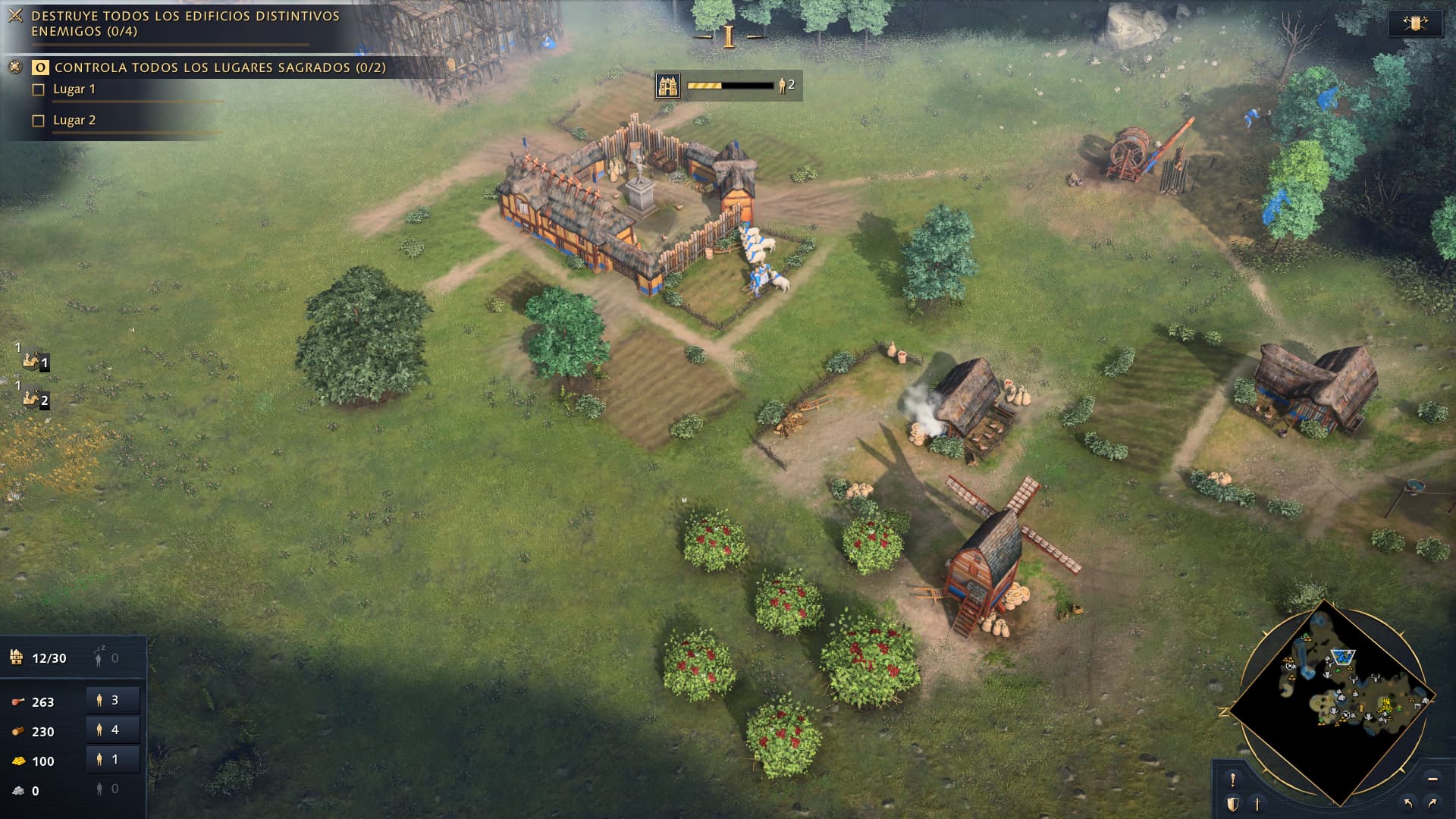Image resolution: width=1456 pixels, height=819 pixels.
Task: Click the exclamation mark ping button
Action: (x=1233, y=780)
